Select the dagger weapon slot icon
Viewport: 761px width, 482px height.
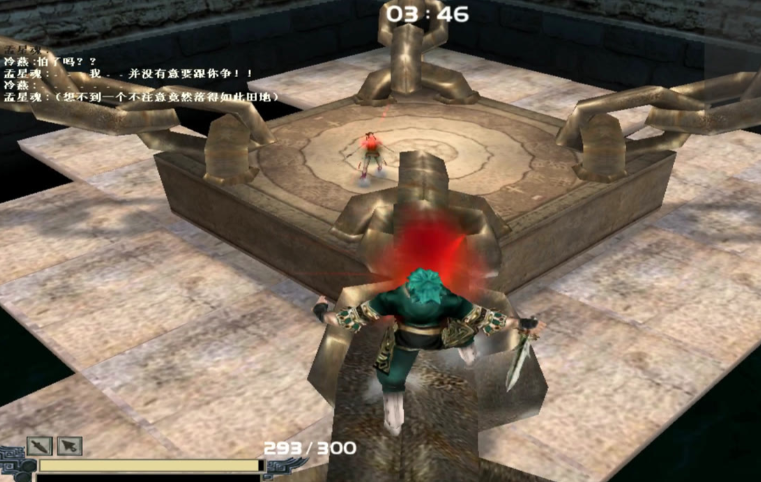(x=39, y=446)
